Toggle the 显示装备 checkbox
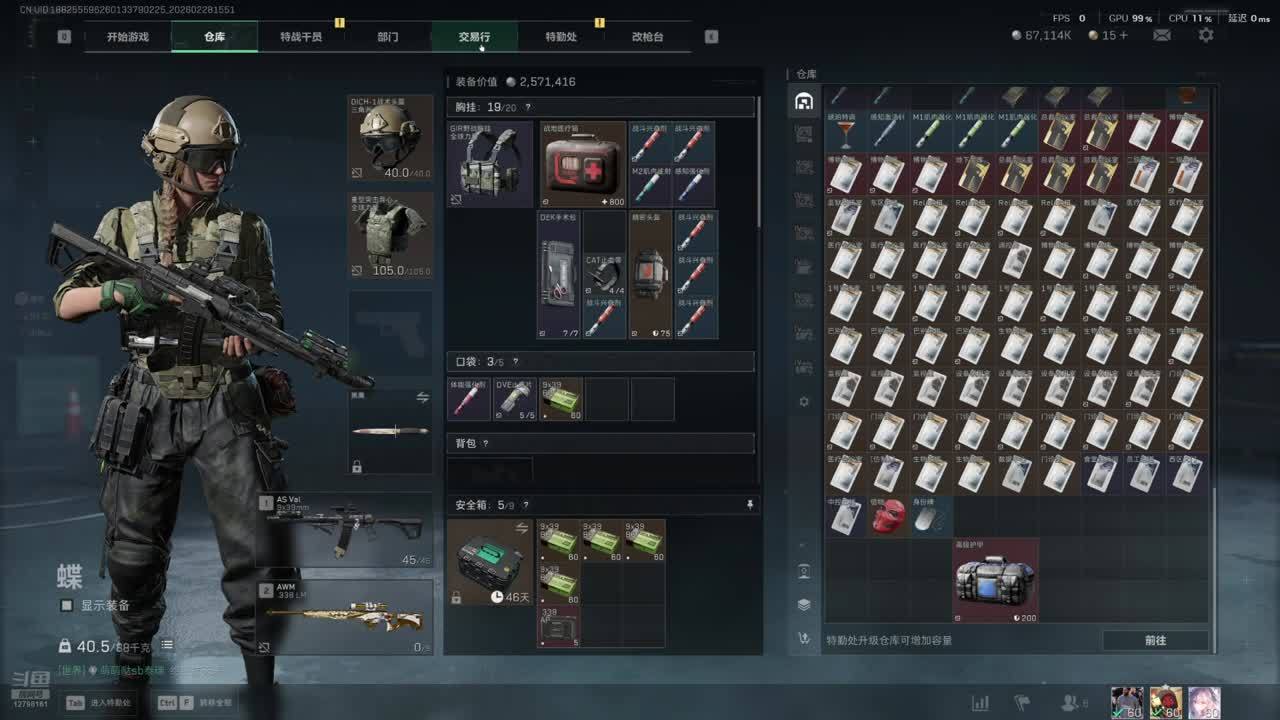The image size is (1280, 720). pyautogui.click(x=67, y=605)
